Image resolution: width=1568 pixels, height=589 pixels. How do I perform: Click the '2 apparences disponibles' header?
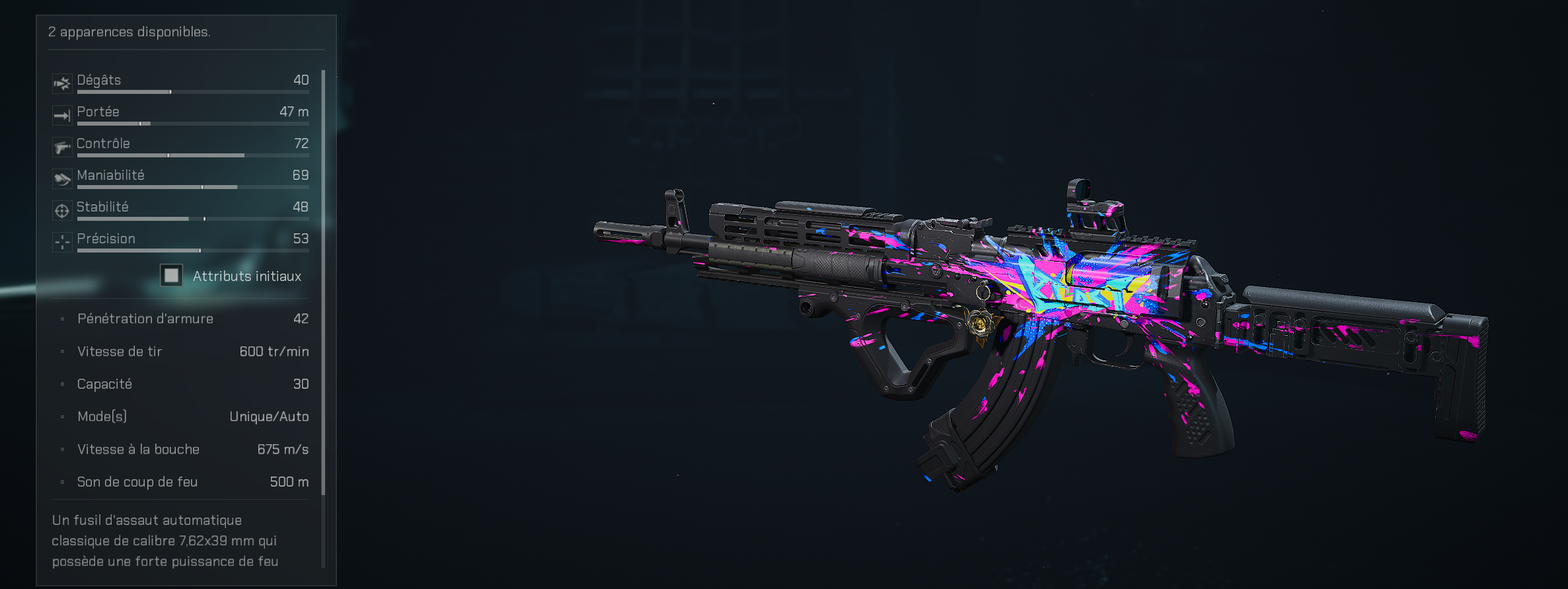[x=130, y=30]
